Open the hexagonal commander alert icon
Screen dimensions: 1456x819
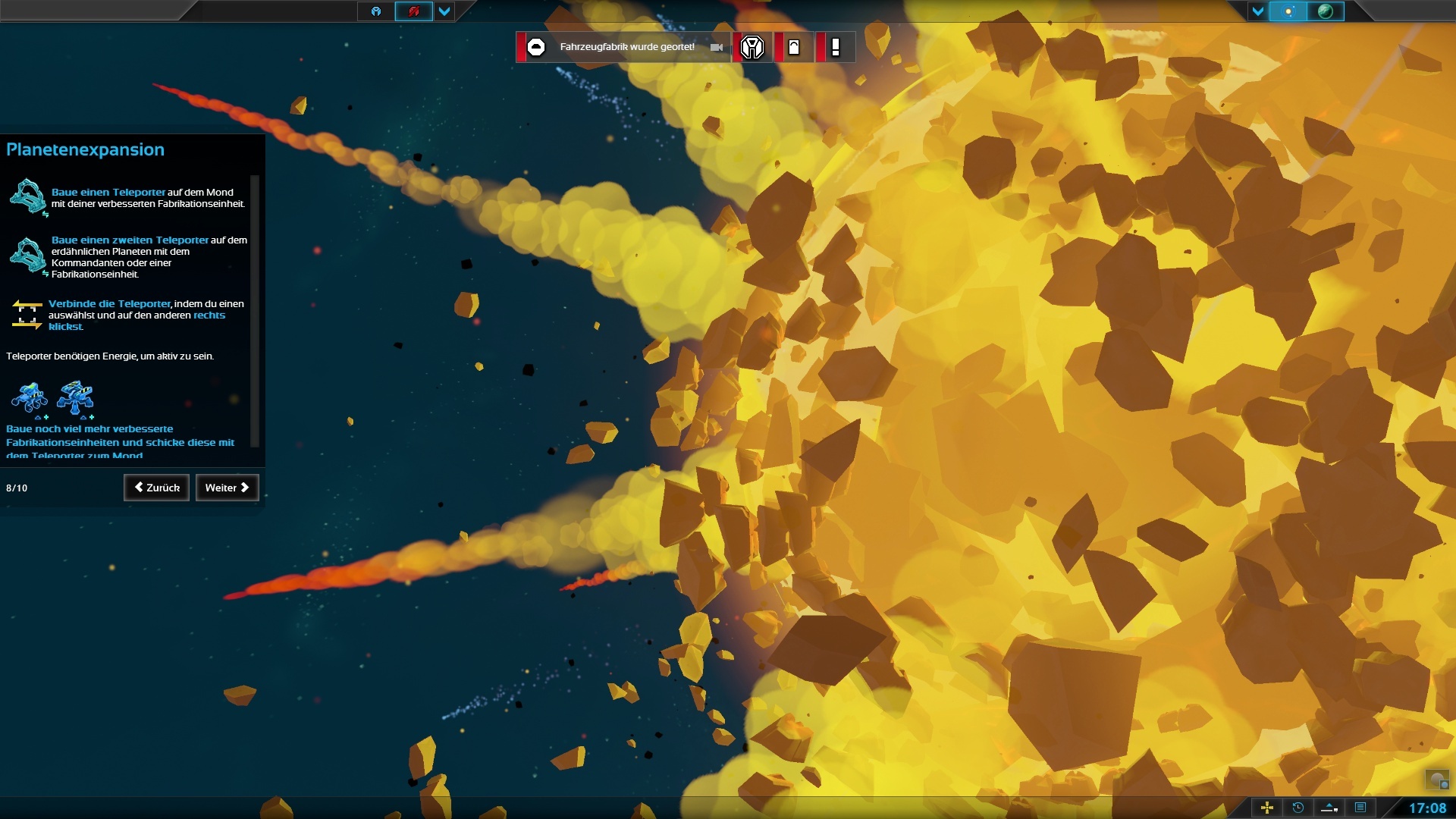click(752, 47)
